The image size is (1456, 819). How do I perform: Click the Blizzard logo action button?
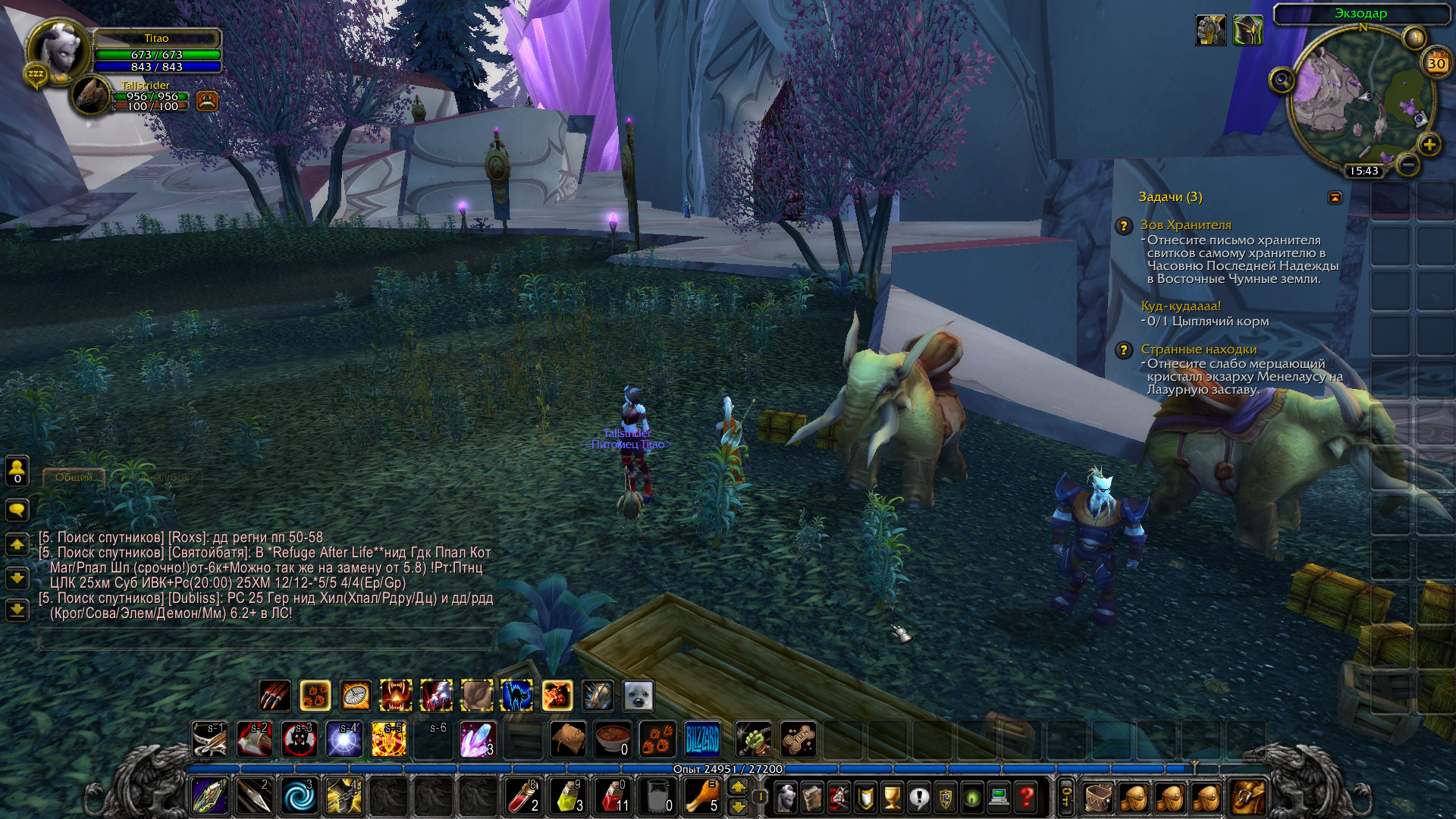click(x=701, y=739)
